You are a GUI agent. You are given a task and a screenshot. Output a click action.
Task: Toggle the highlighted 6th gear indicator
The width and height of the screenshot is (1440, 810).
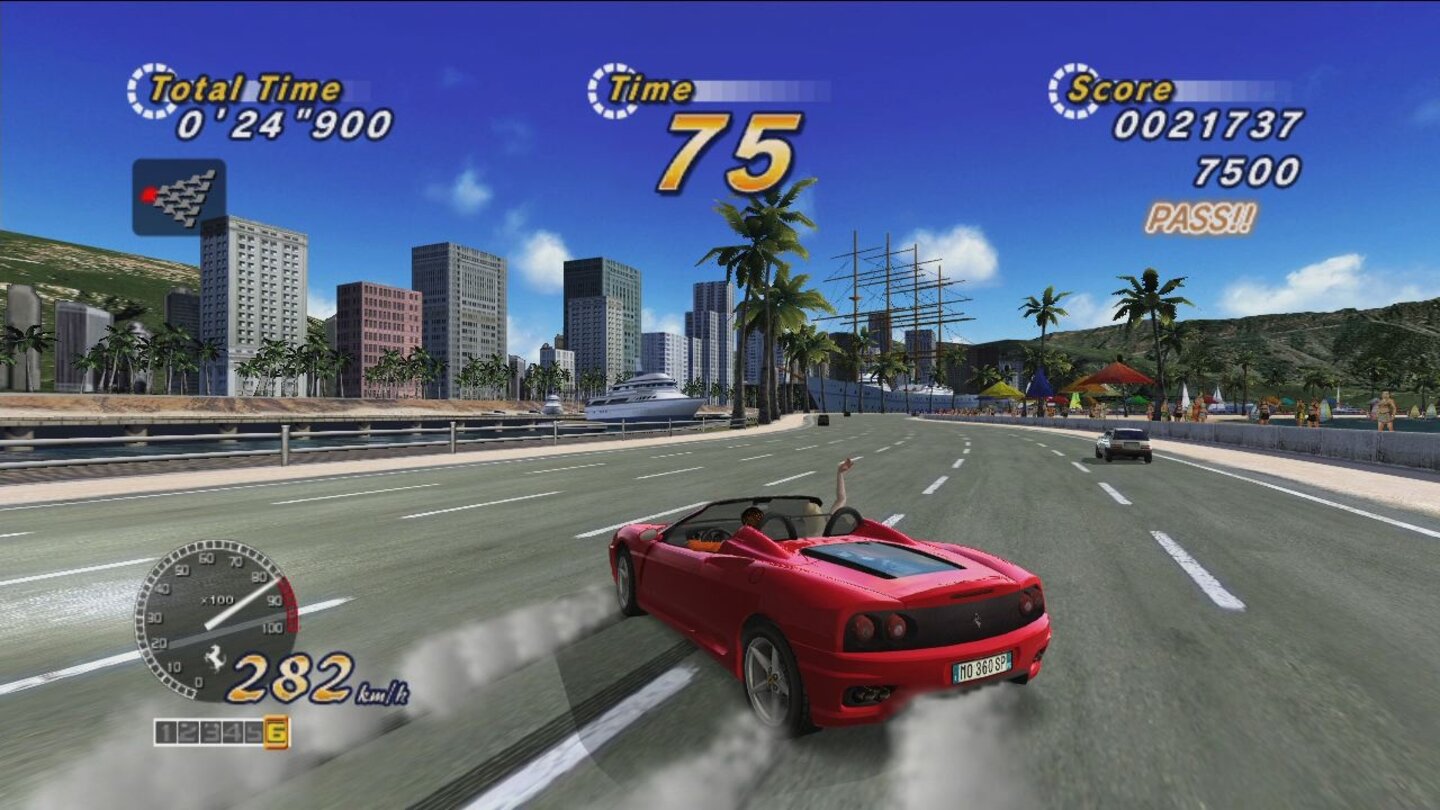(276, 732)
